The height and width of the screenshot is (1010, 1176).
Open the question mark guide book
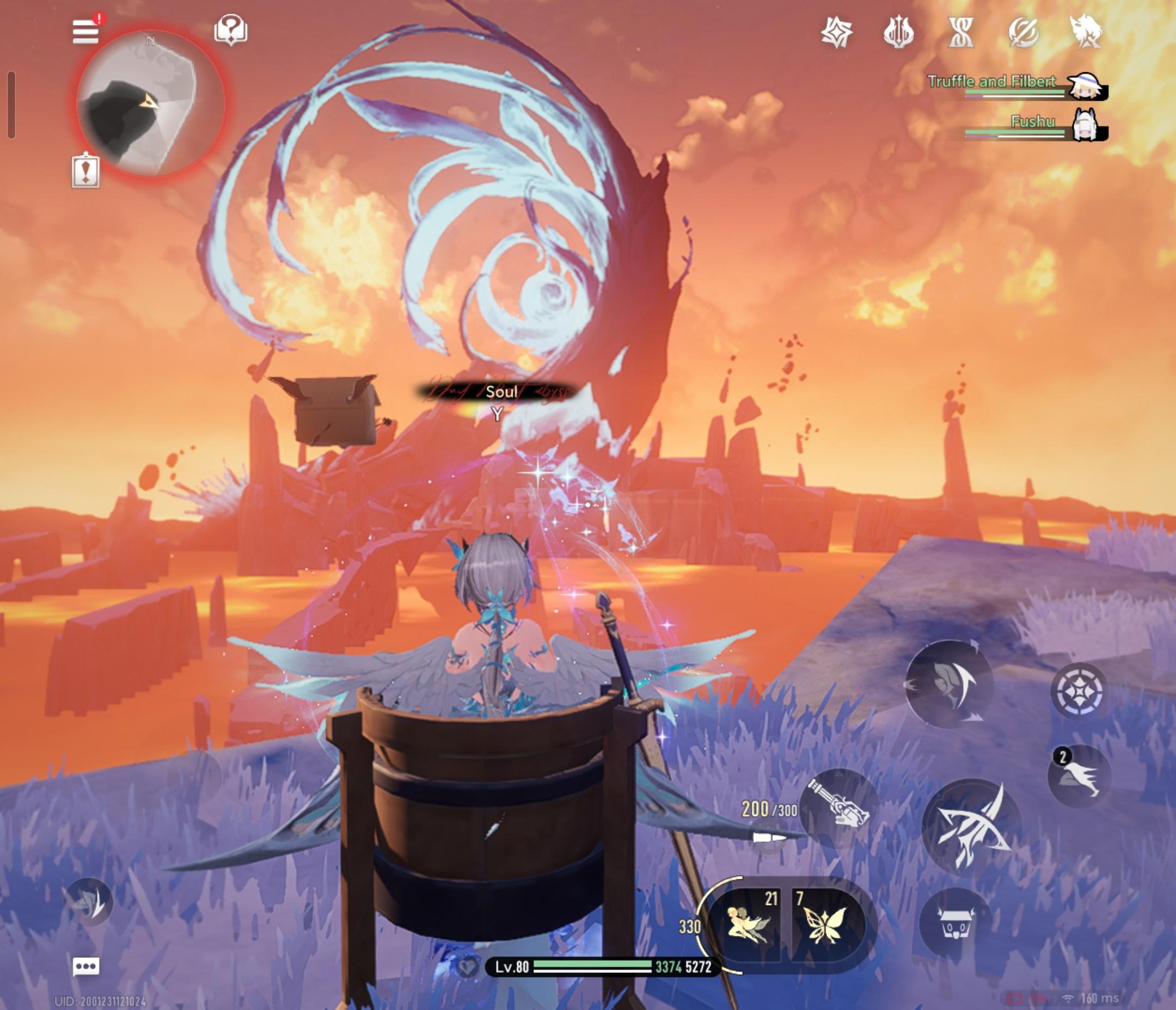230,29
